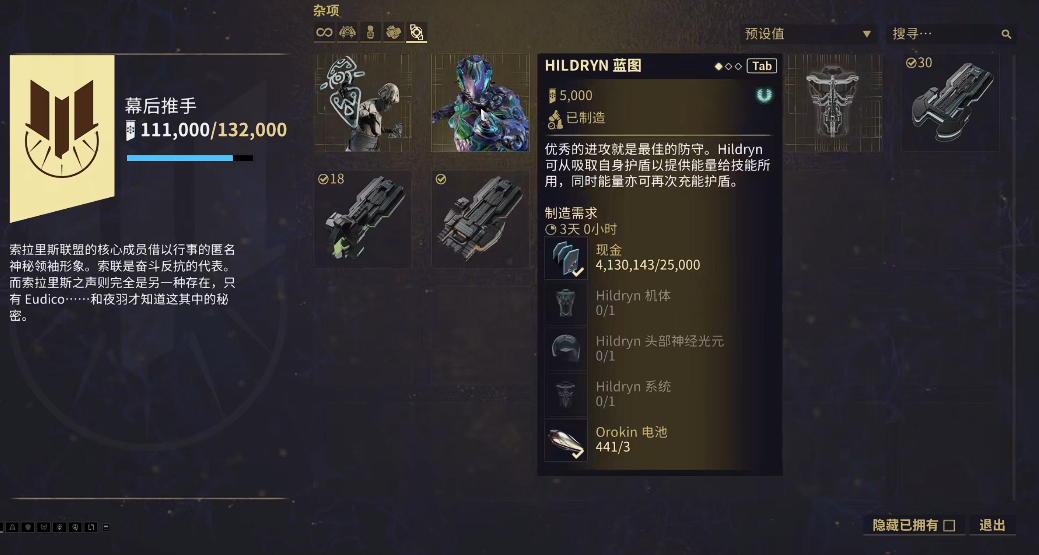1039x555 pixels.
Task: Select the emote figure offering tile
Action: 363,103
